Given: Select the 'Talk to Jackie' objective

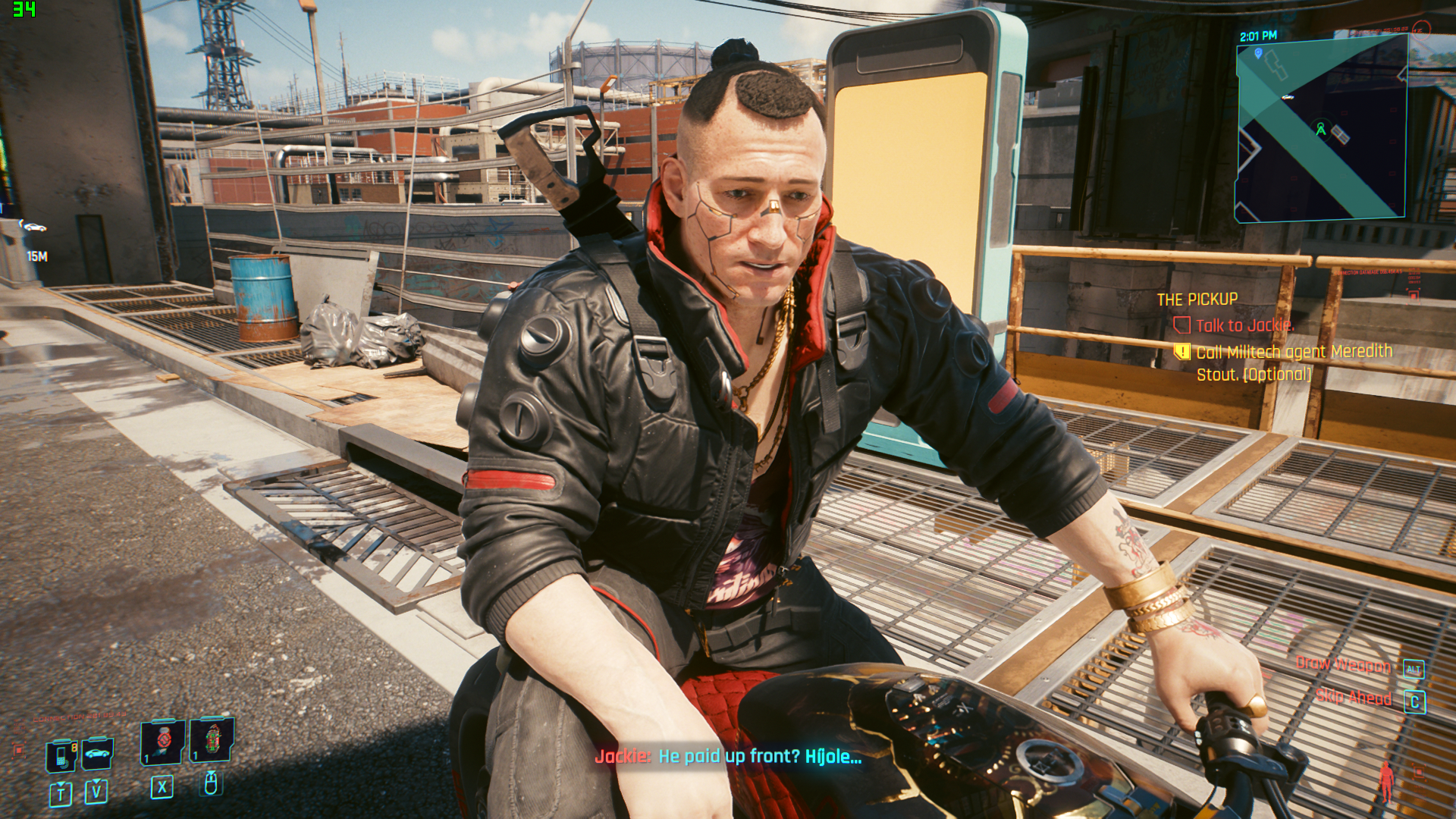Looking at the screenshot, I should point(1244,325).
